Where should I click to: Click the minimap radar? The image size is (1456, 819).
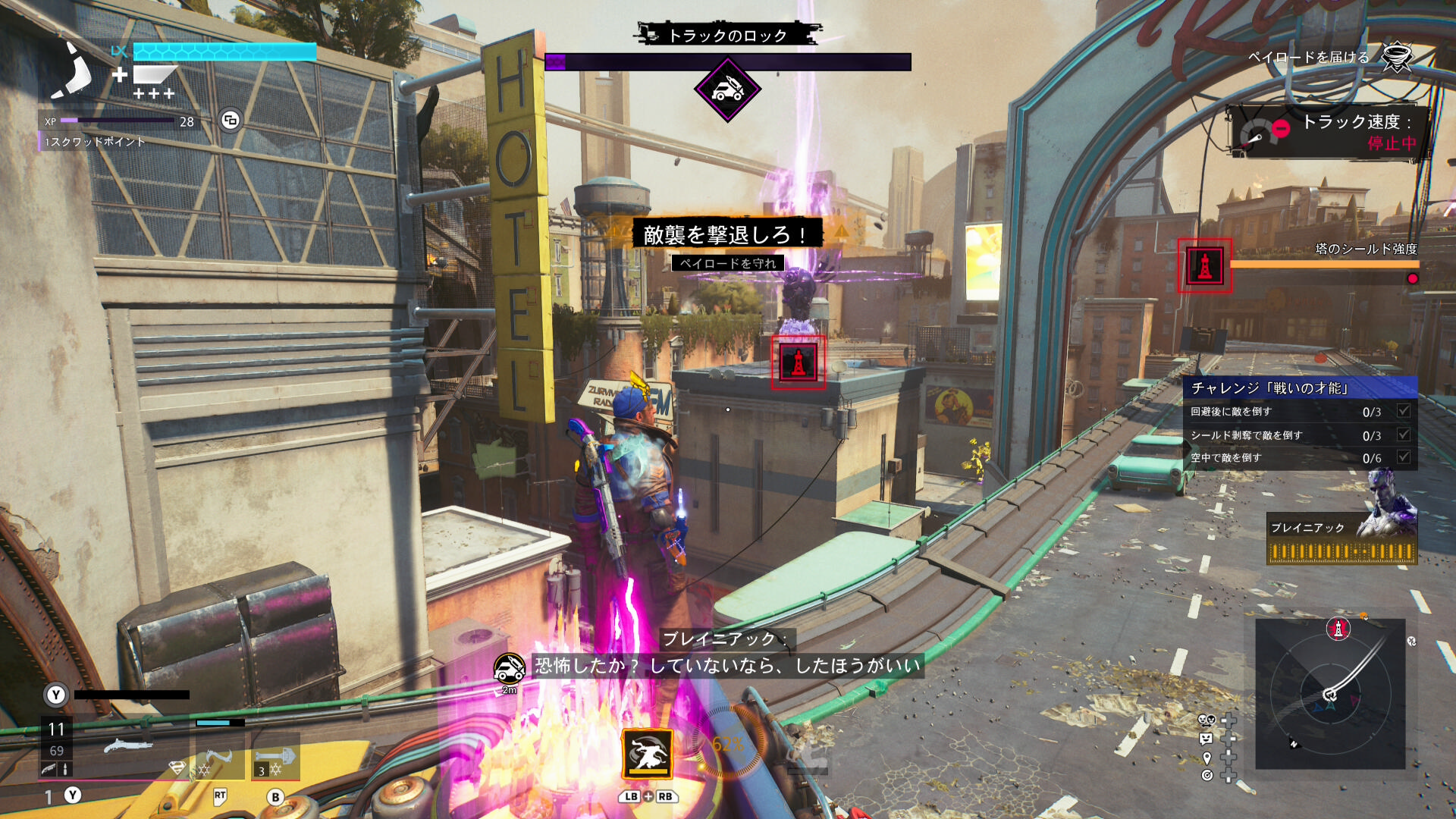click(1330, 694)
